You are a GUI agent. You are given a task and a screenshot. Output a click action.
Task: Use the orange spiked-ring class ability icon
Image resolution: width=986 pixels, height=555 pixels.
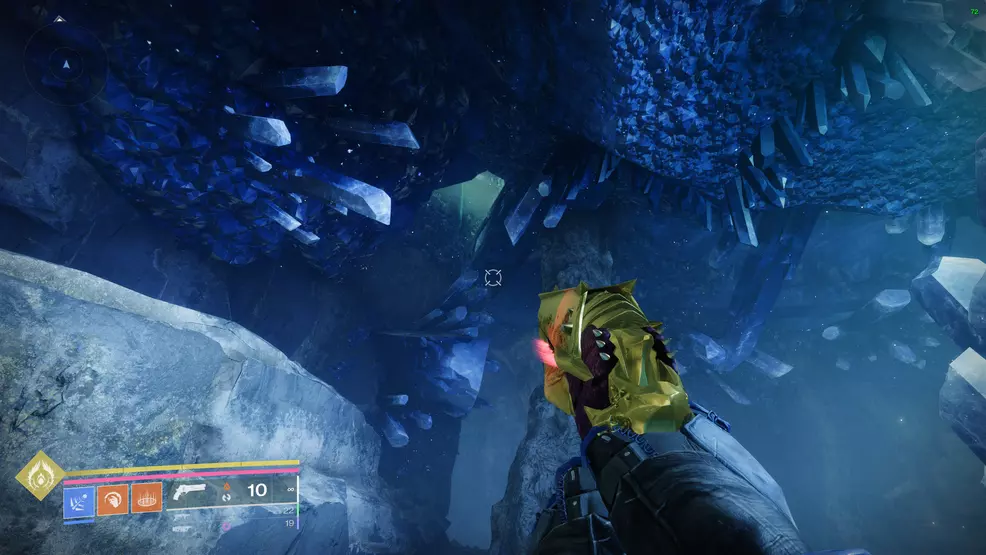coord(146,497)
